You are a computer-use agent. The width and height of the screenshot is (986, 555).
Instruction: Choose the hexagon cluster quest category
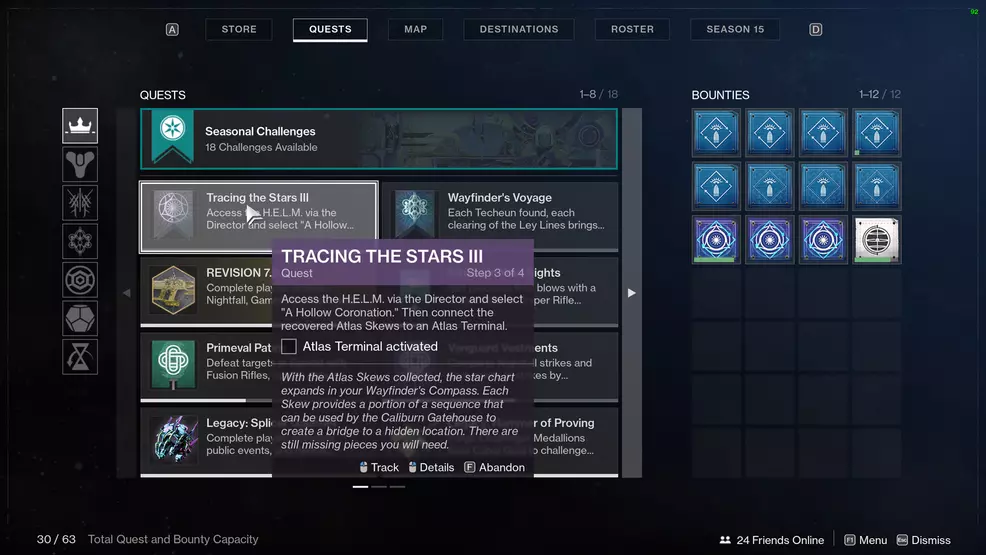tap(80, 242)
